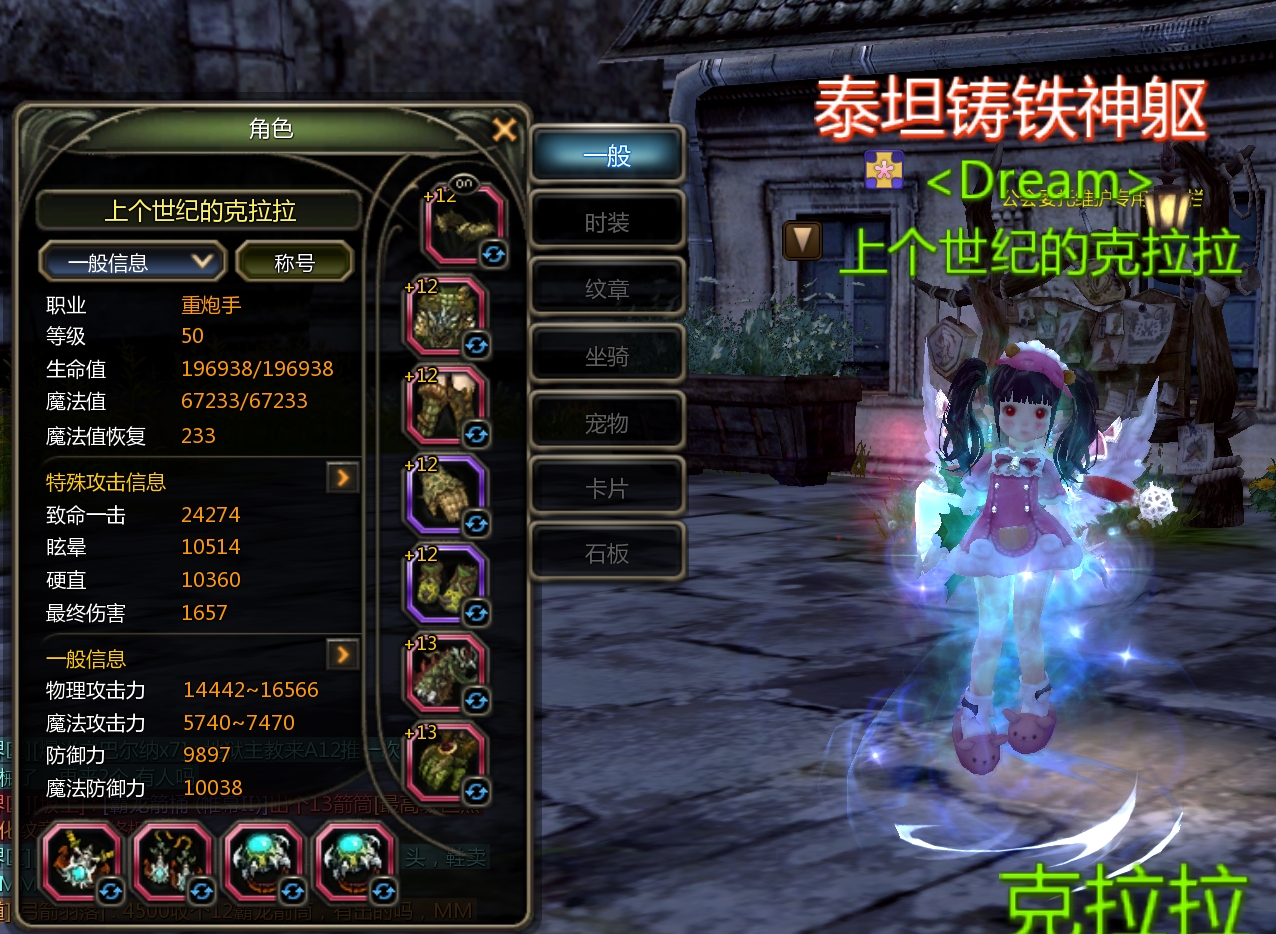
Task: Select the 宠物 pet tab
Action: [607, 423]
